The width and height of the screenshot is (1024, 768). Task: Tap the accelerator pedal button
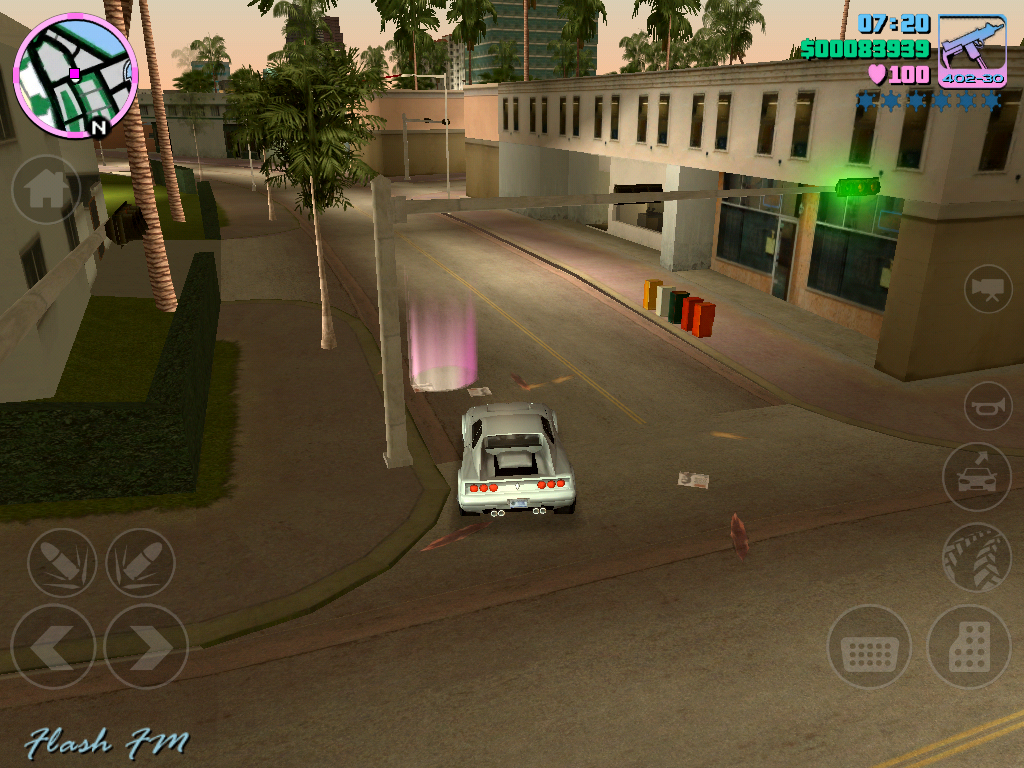(968, 646)
